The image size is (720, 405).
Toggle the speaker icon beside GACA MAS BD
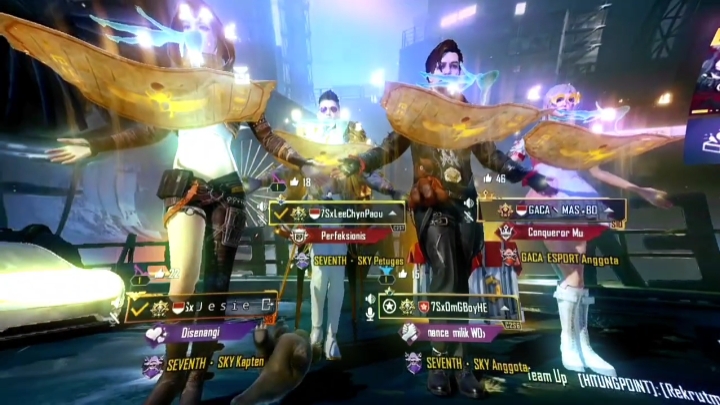tap(469, 204)
